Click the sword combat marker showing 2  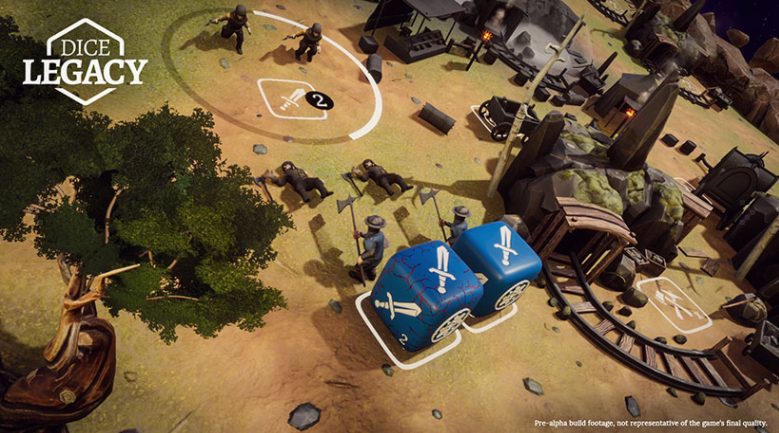tap(293, 99)
